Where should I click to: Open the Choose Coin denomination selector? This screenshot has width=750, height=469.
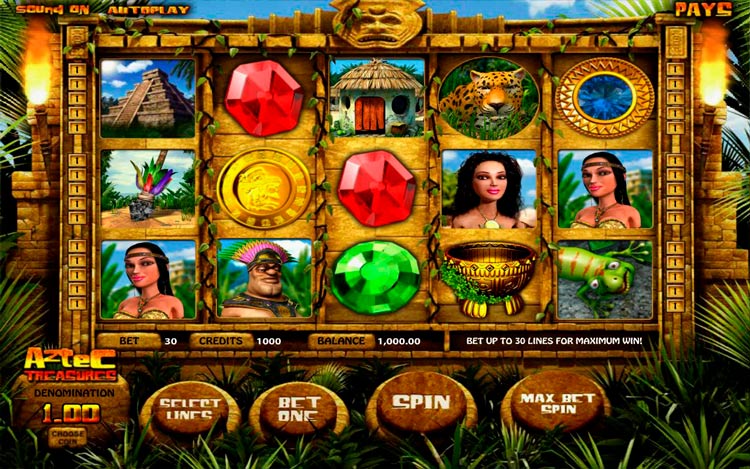65,434
